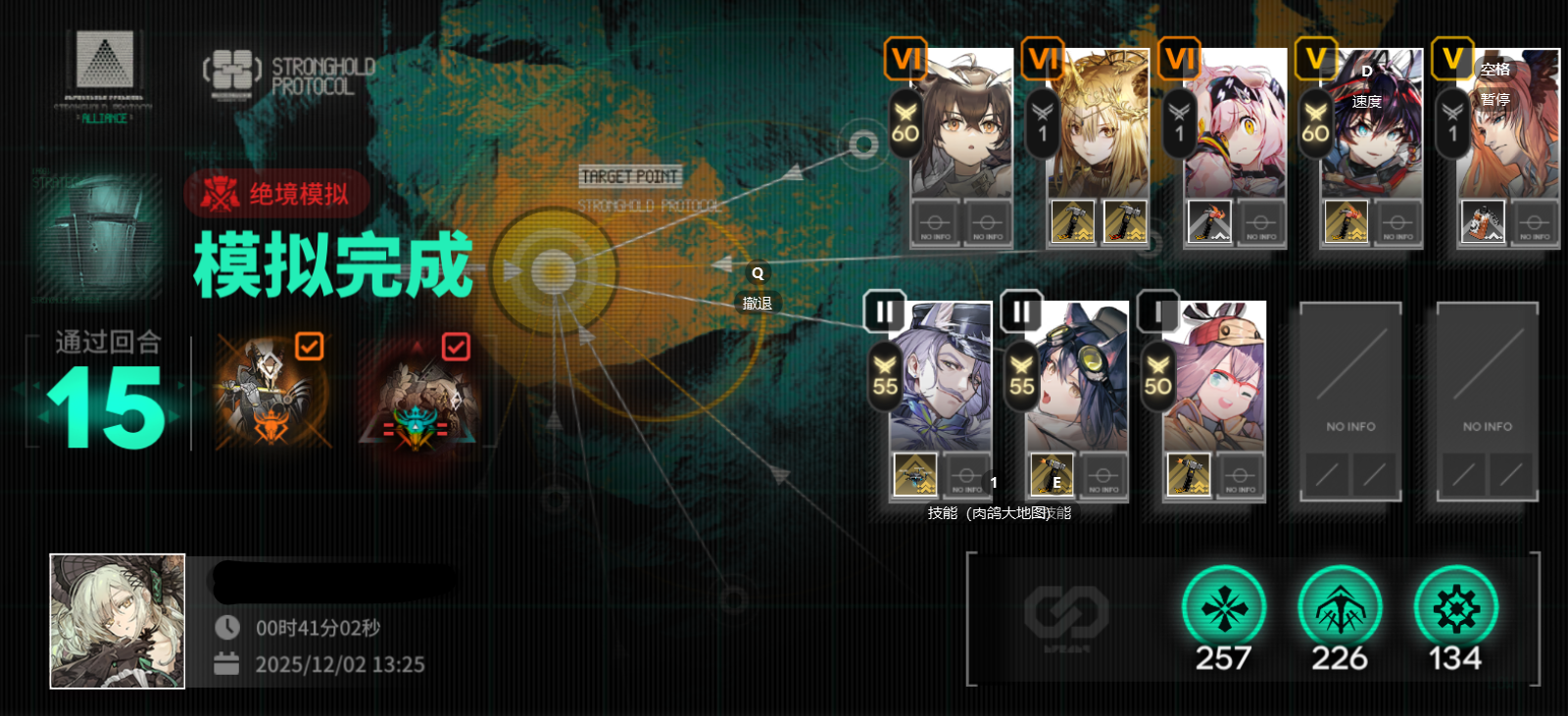1568x716 pixels.
Task: Select the dark-haired tier V level 60 operator
Action: (1371, 127)
